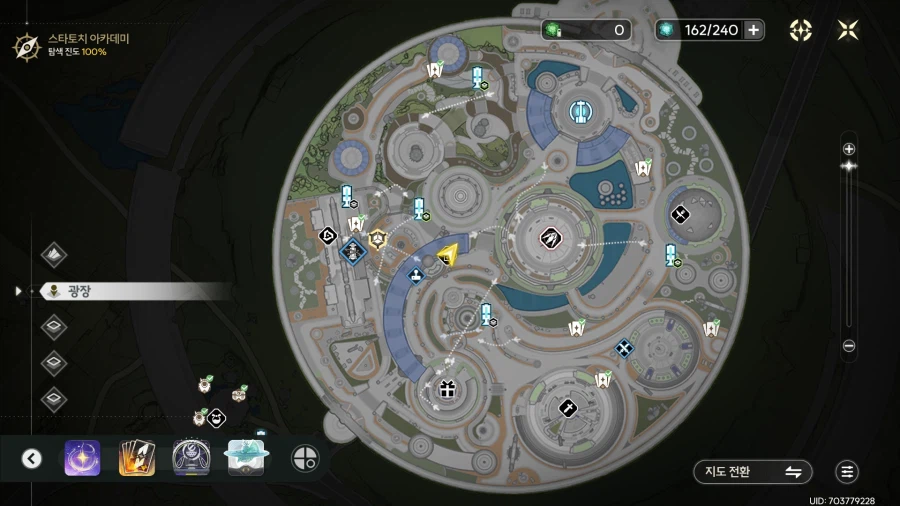Open the purple star icon in the bottom bar
The image size is (900, 506).
(x=82, y=458)
